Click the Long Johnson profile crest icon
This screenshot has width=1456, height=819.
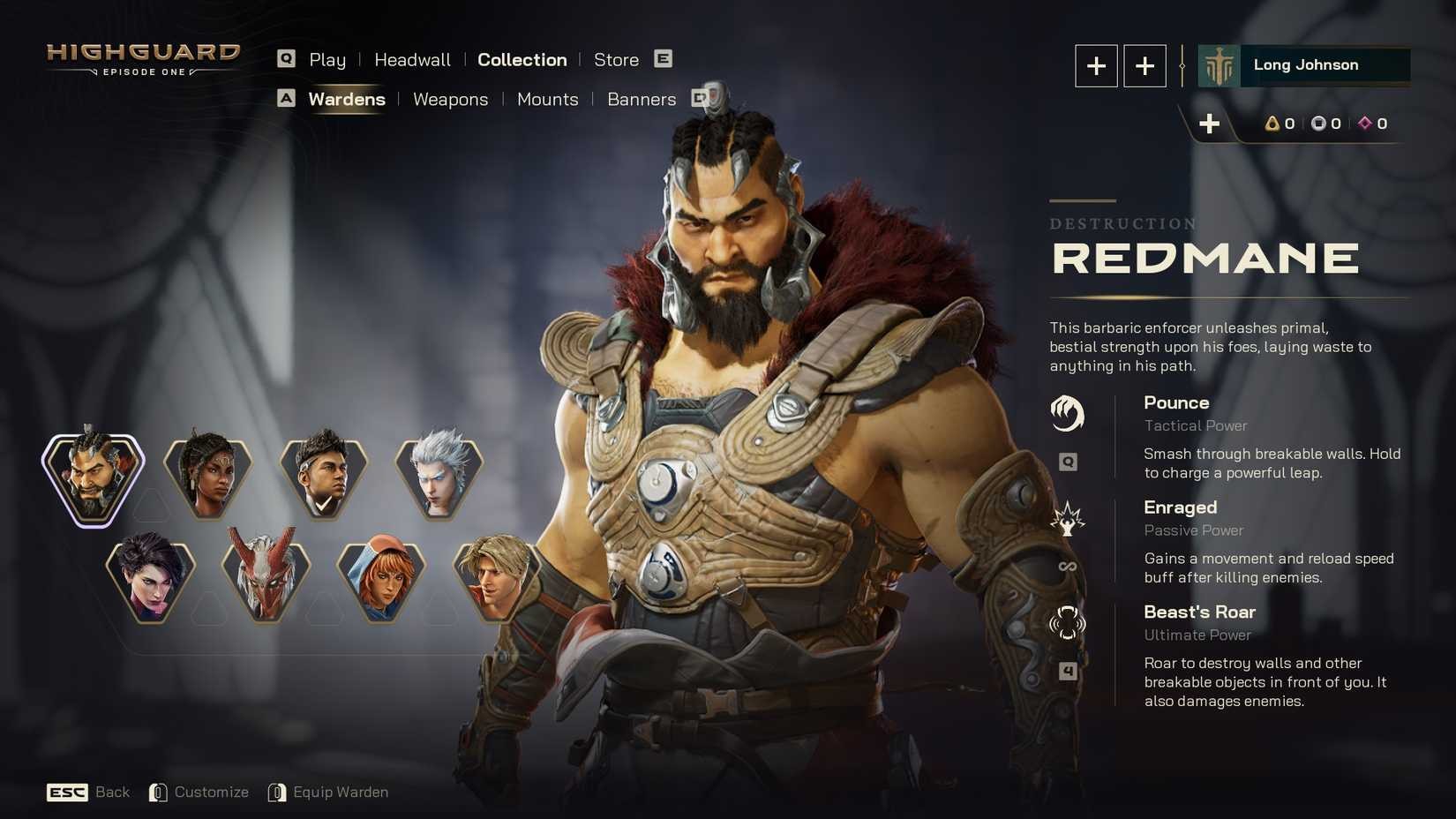[x=1217, y=64]
